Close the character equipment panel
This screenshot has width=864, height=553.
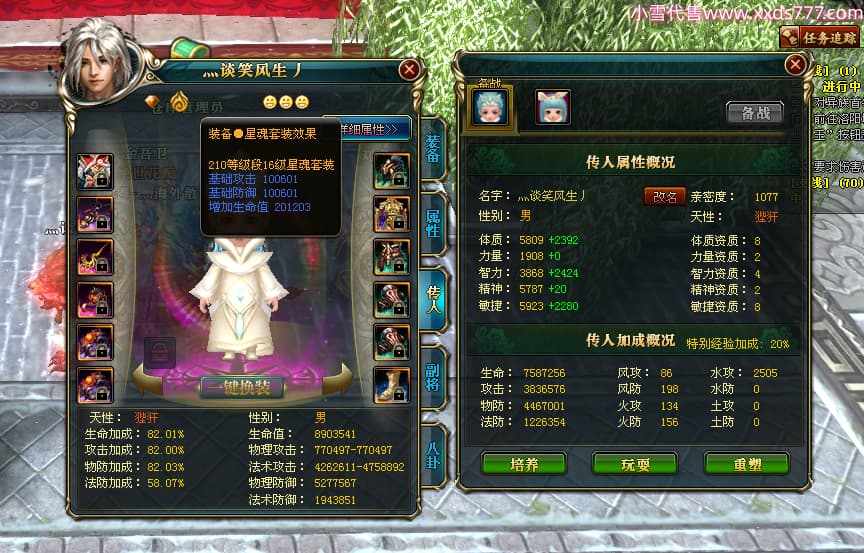pos(409,70)
